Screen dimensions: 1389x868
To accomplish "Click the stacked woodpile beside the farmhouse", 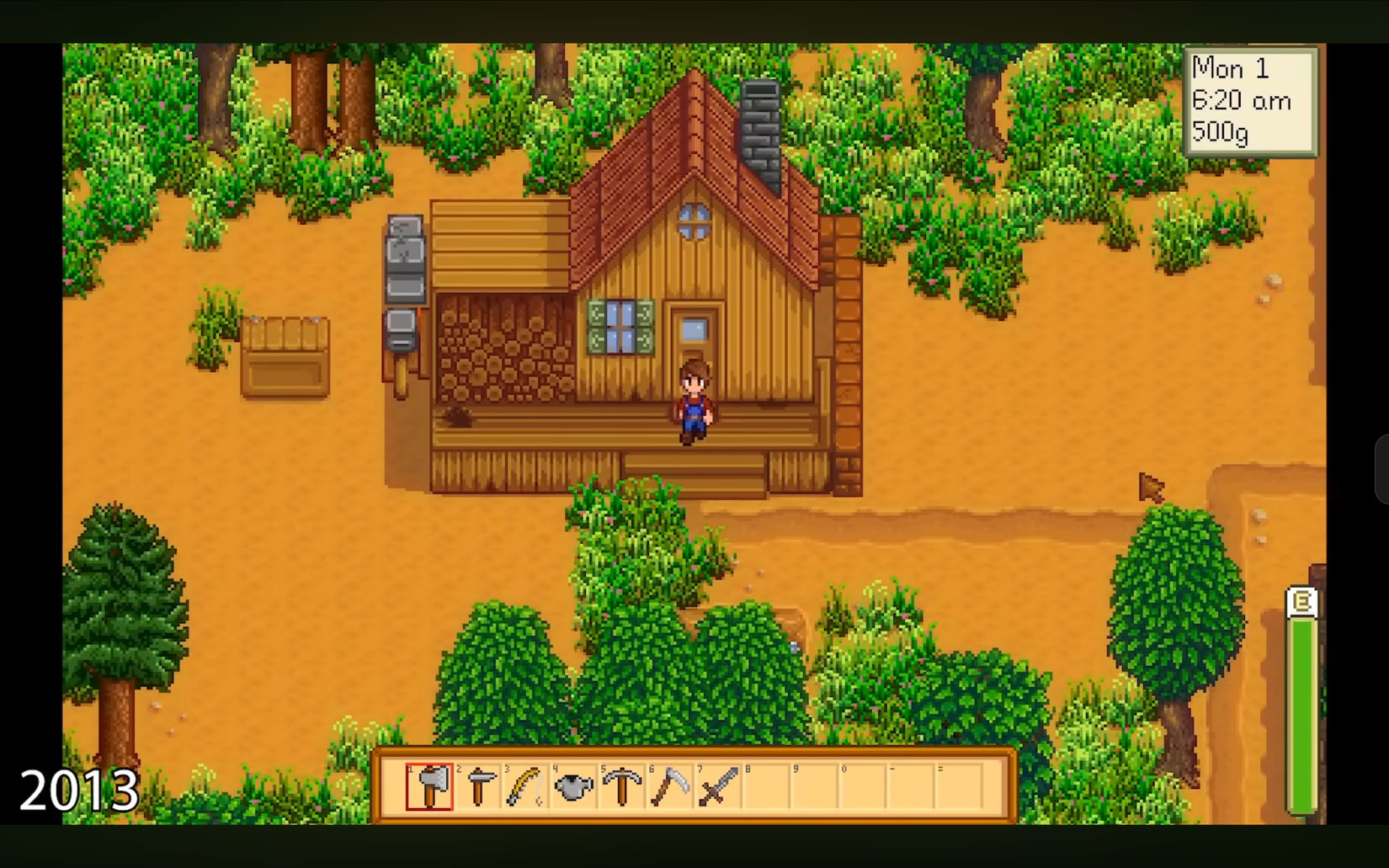I will pyautogui.click(x=505, y=349).
